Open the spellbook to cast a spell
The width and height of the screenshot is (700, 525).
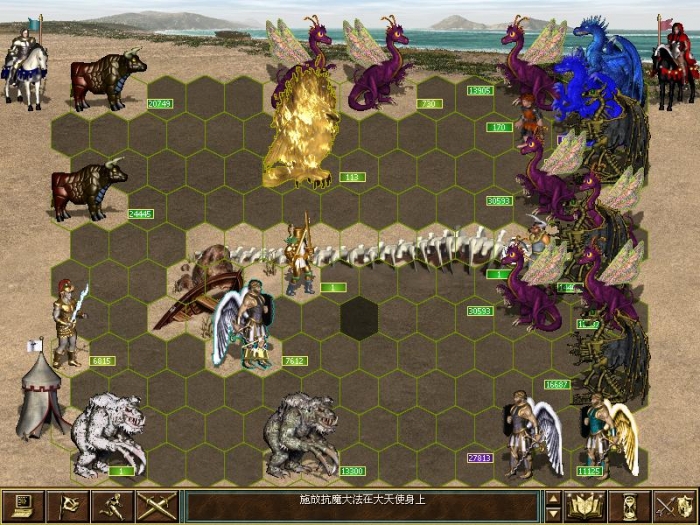coord(585,506)
